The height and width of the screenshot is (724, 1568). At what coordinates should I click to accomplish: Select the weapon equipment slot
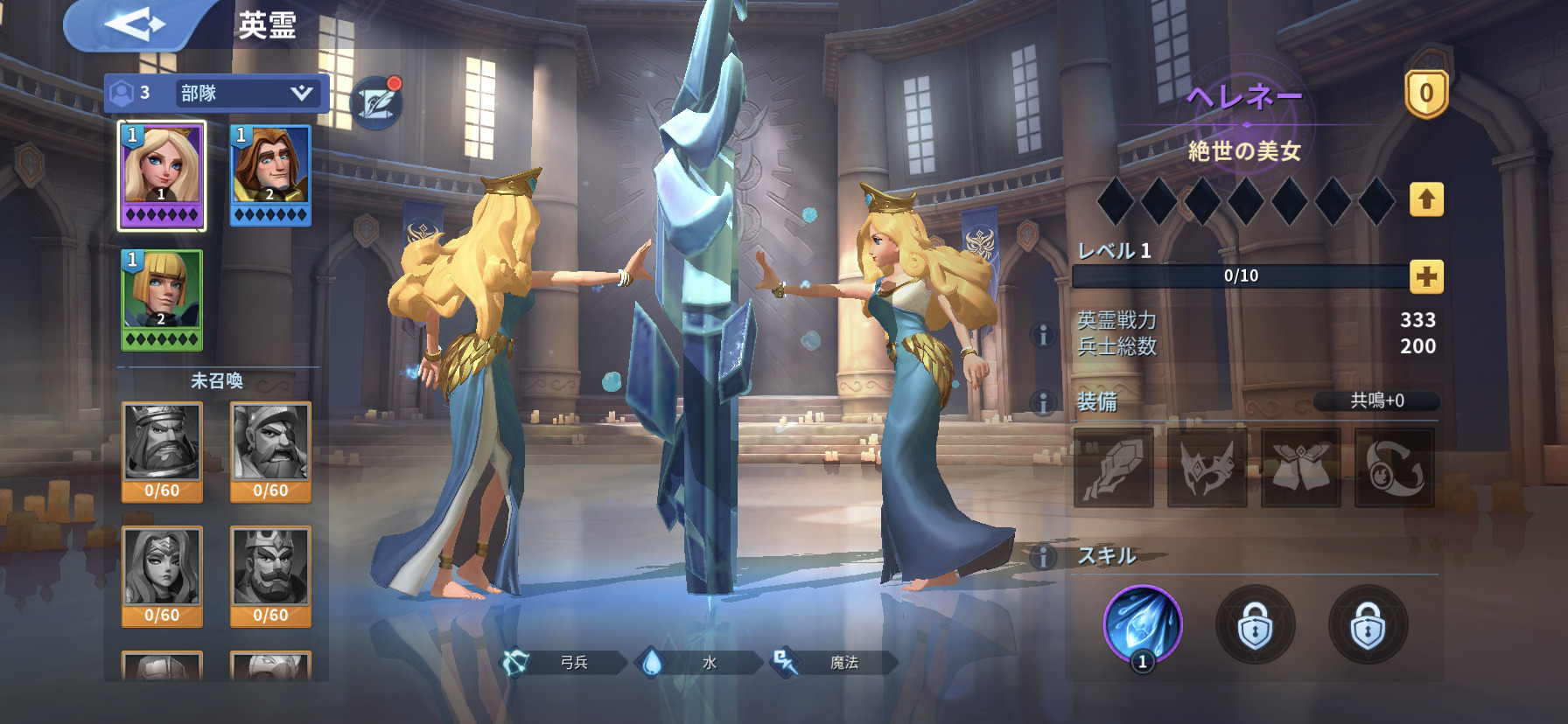[x=1113, y=468]
